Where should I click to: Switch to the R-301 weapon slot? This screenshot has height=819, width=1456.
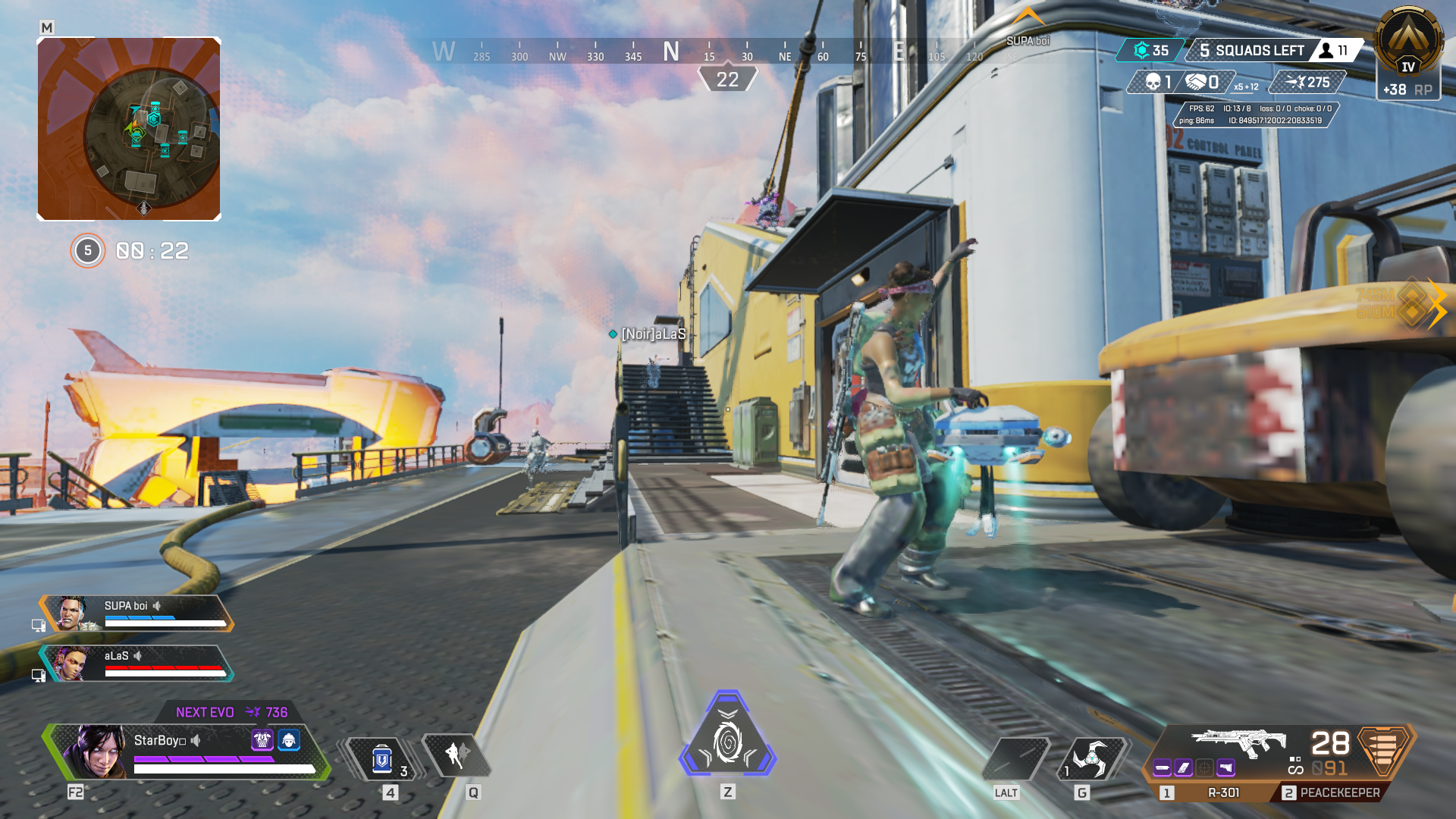tap(1222, 791)
